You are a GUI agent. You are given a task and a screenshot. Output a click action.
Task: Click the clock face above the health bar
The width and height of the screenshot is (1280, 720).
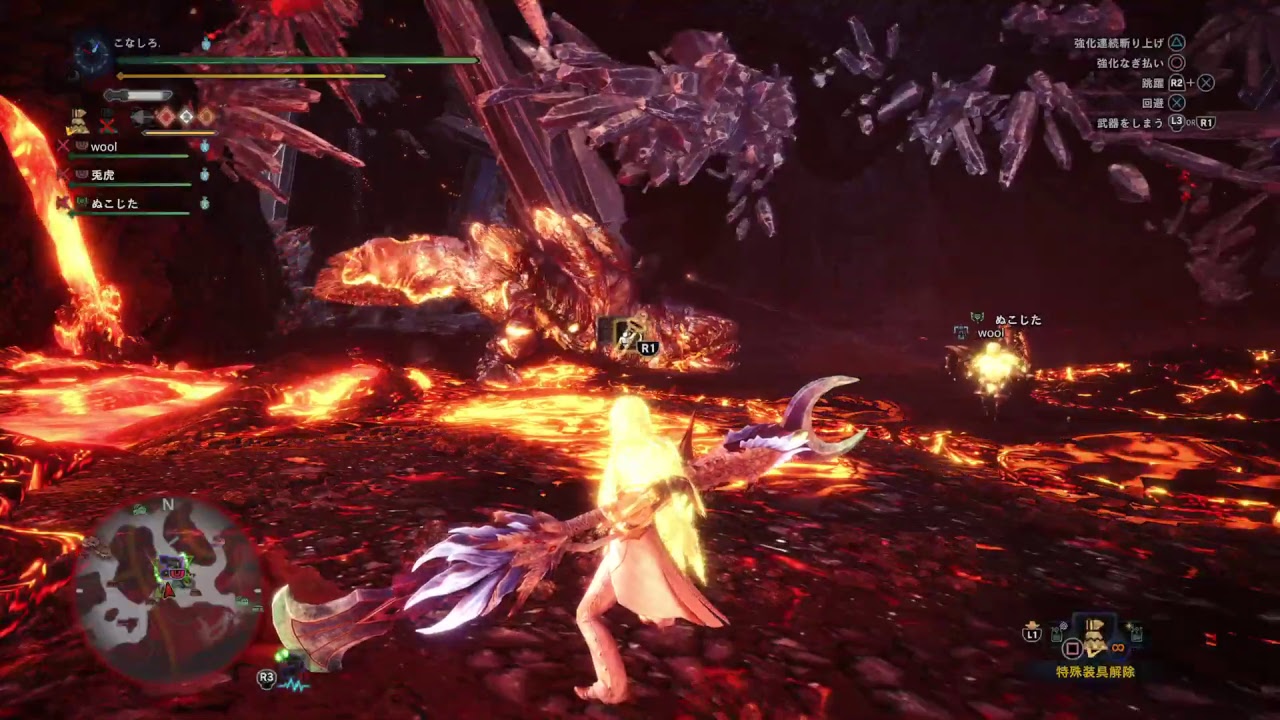coord(92,52)
